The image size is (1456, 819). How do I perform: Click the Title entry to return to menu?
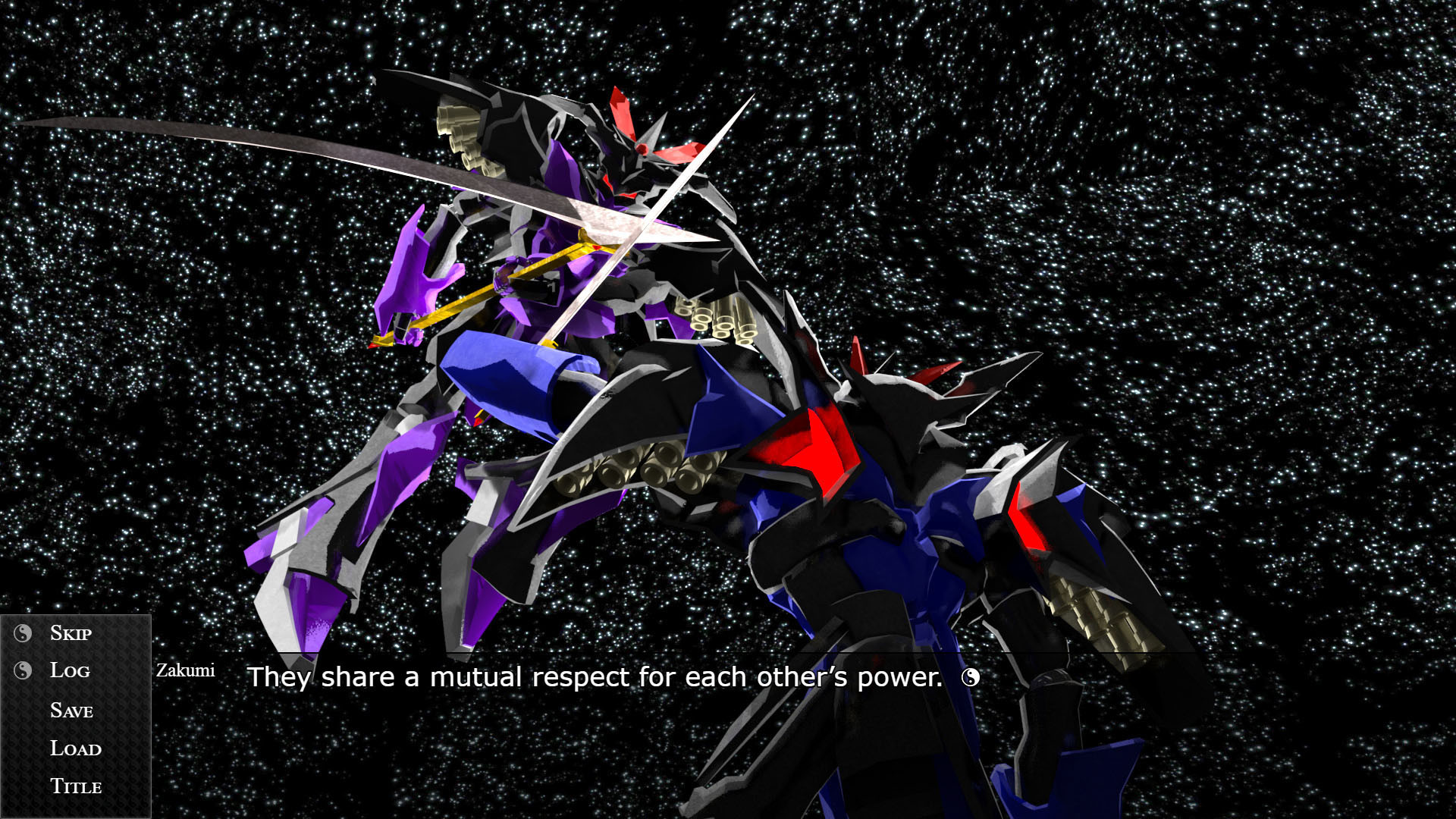(76, 787)
